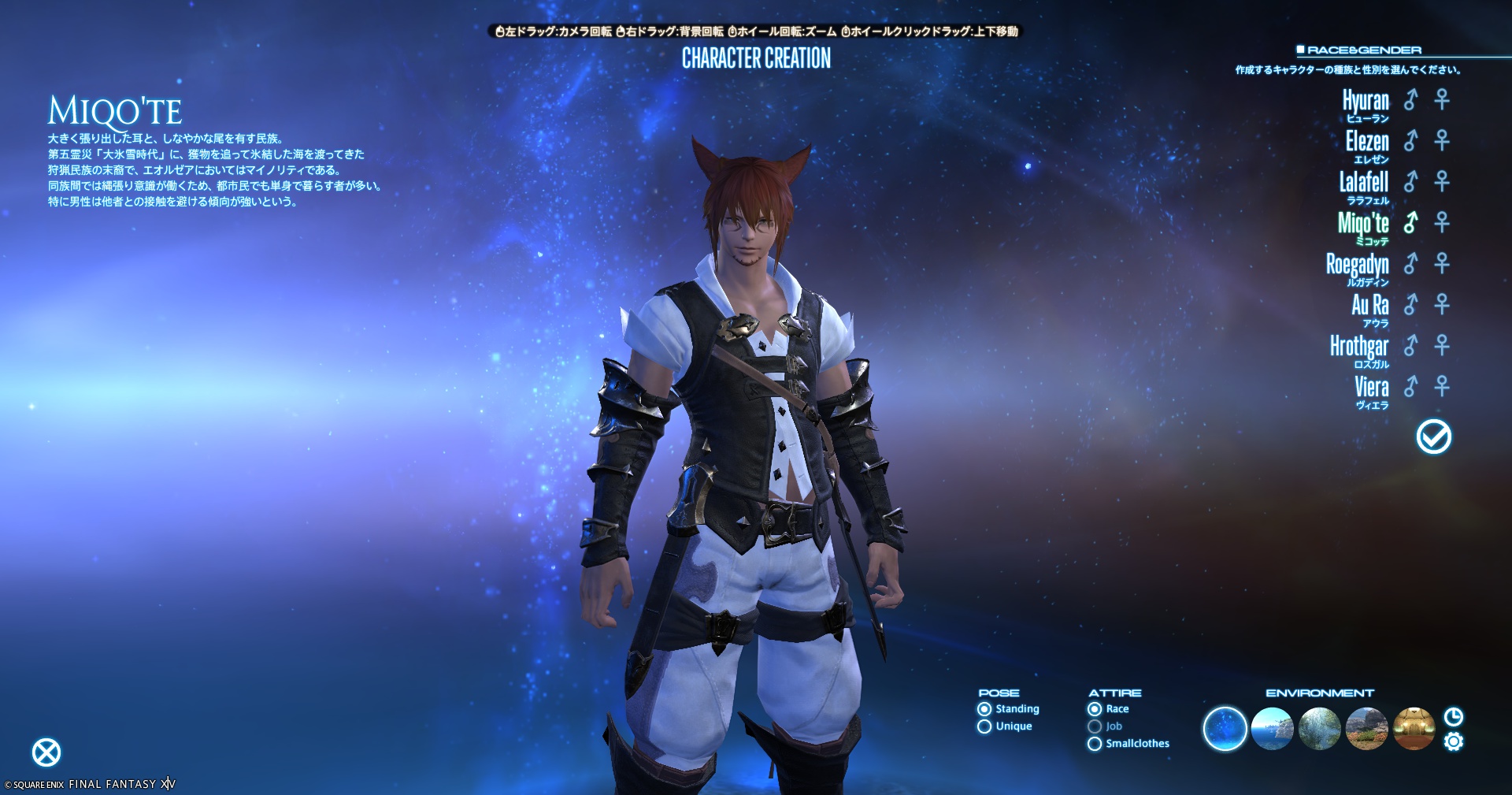
Task: Select the Hrothgar race name
Action: (1359, 346)
